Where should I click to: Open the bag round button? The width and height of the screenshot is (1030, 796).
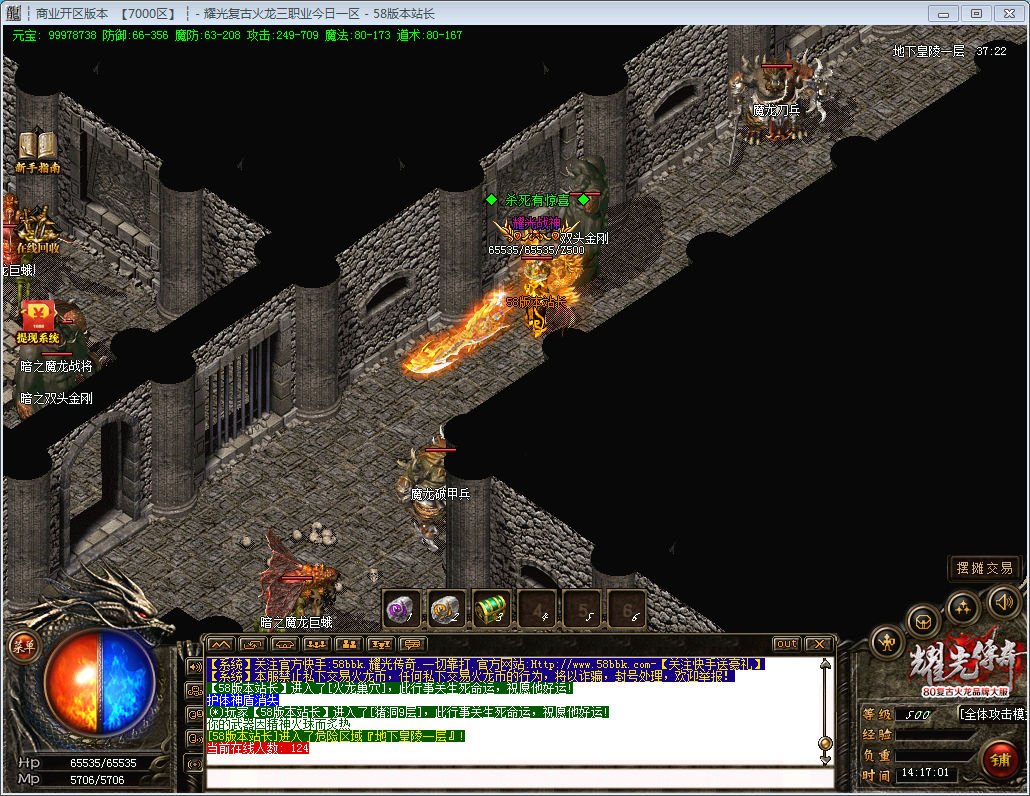923,620
